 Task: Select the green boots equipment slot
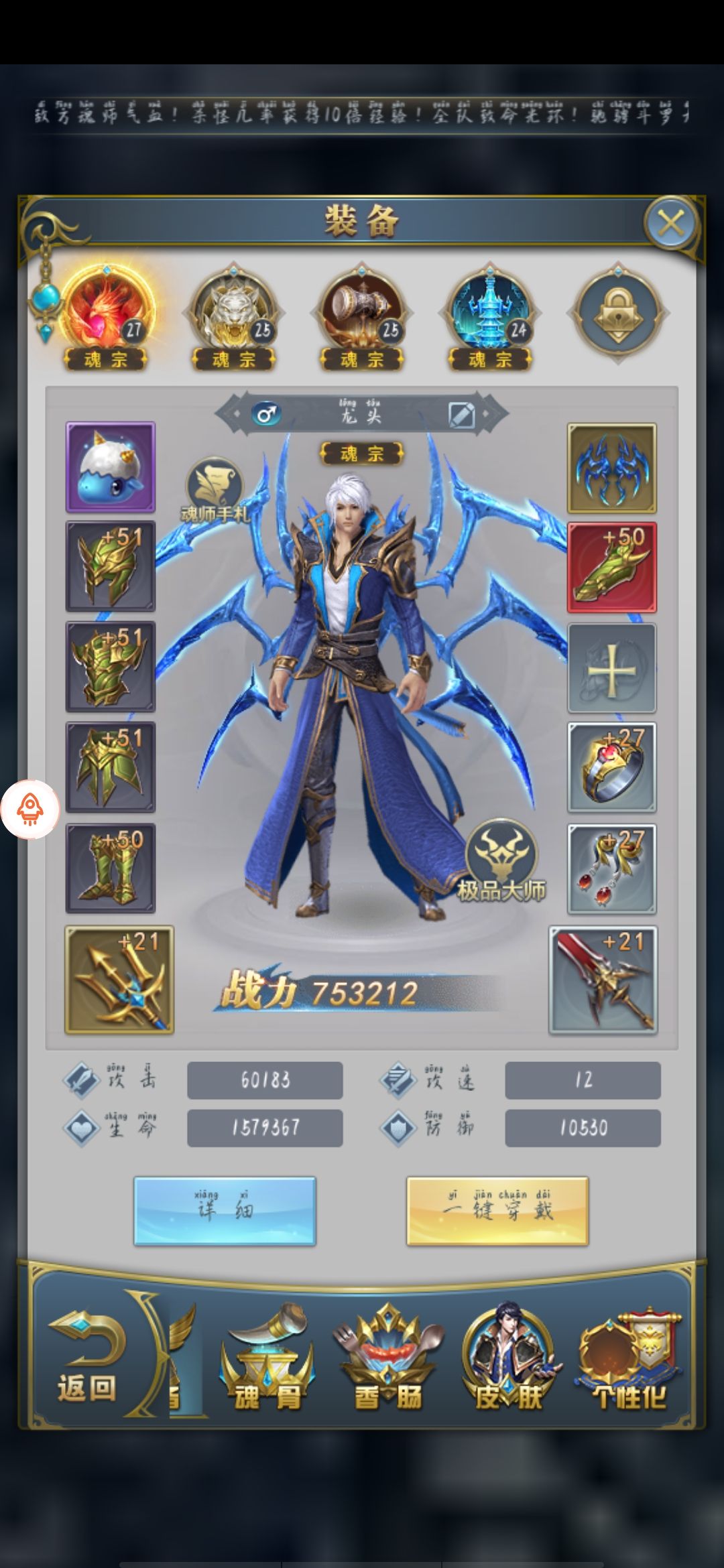click(x=111, y=868)
